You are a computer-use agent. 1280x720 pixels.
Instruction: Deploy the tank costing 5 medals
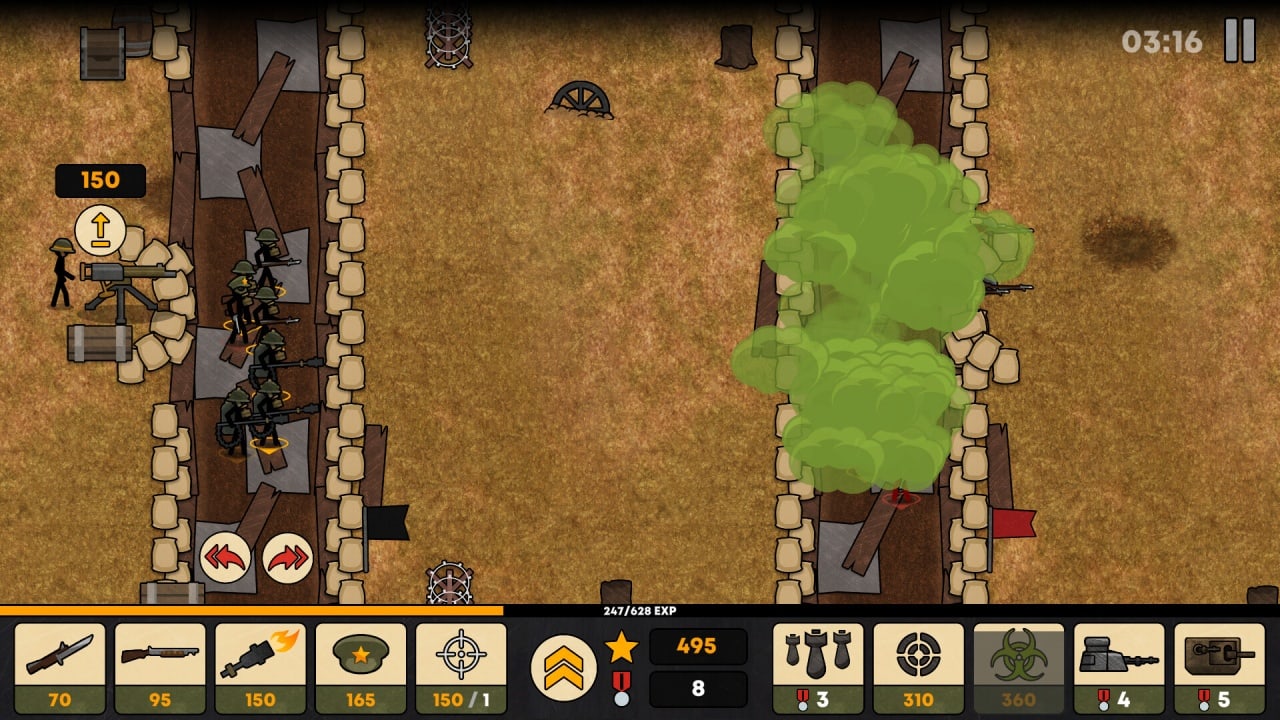[x=1219, y=668]
